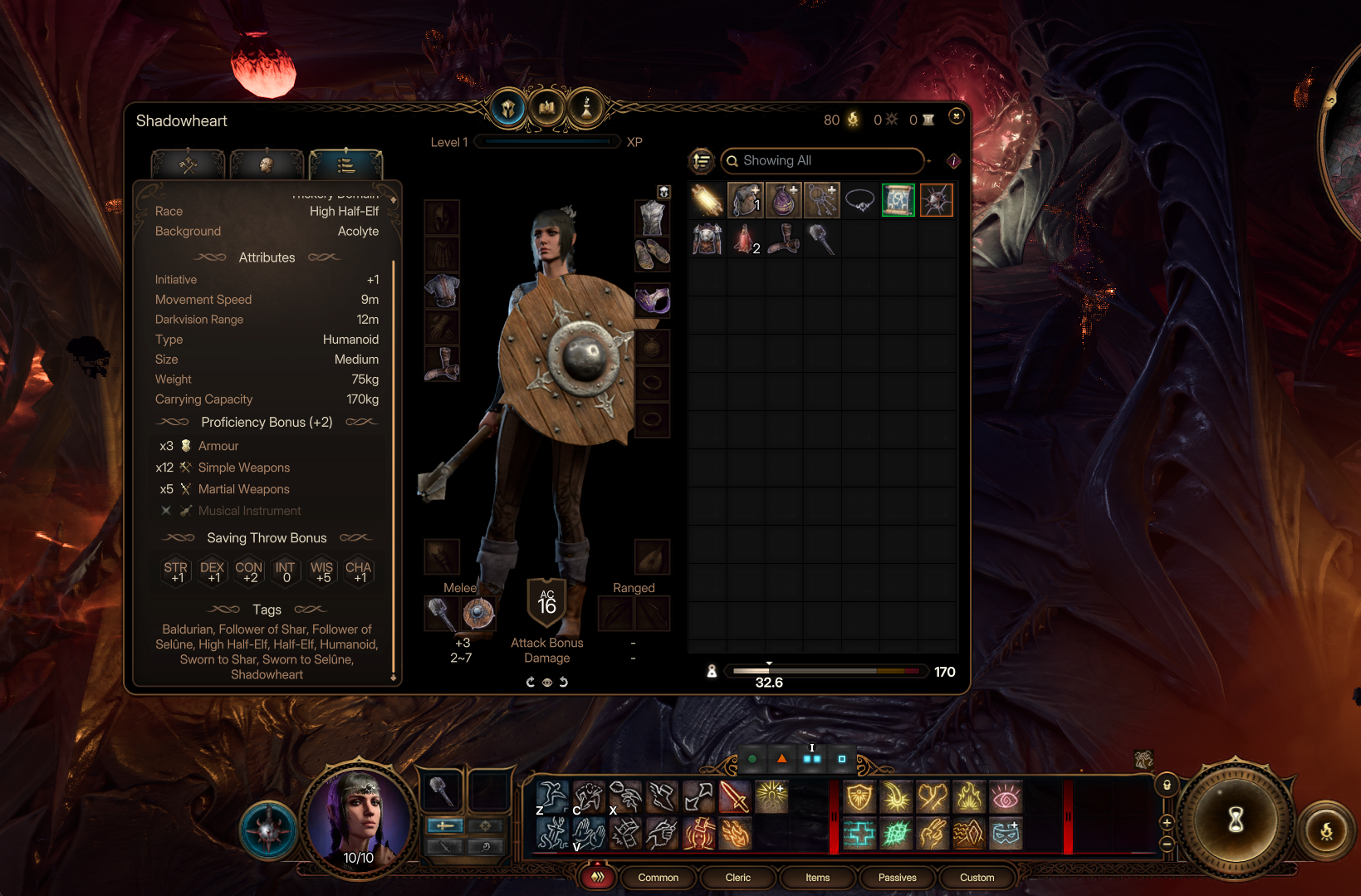Switch to the Common hotbar tab
Image resolution: width=1361 pixels, height=896 pixels.
click(658, 878)
